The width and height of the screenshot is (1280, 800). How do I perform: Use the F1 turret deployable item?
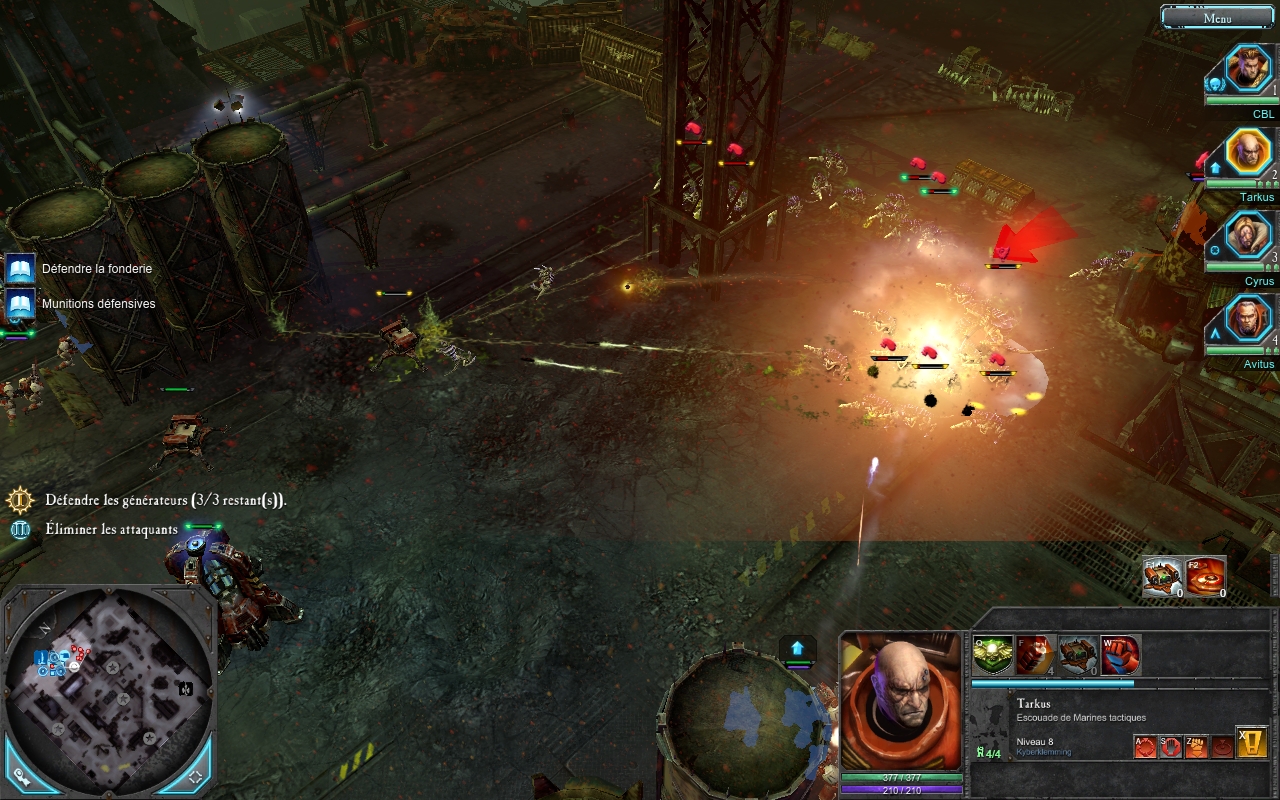pos(1164,577)
